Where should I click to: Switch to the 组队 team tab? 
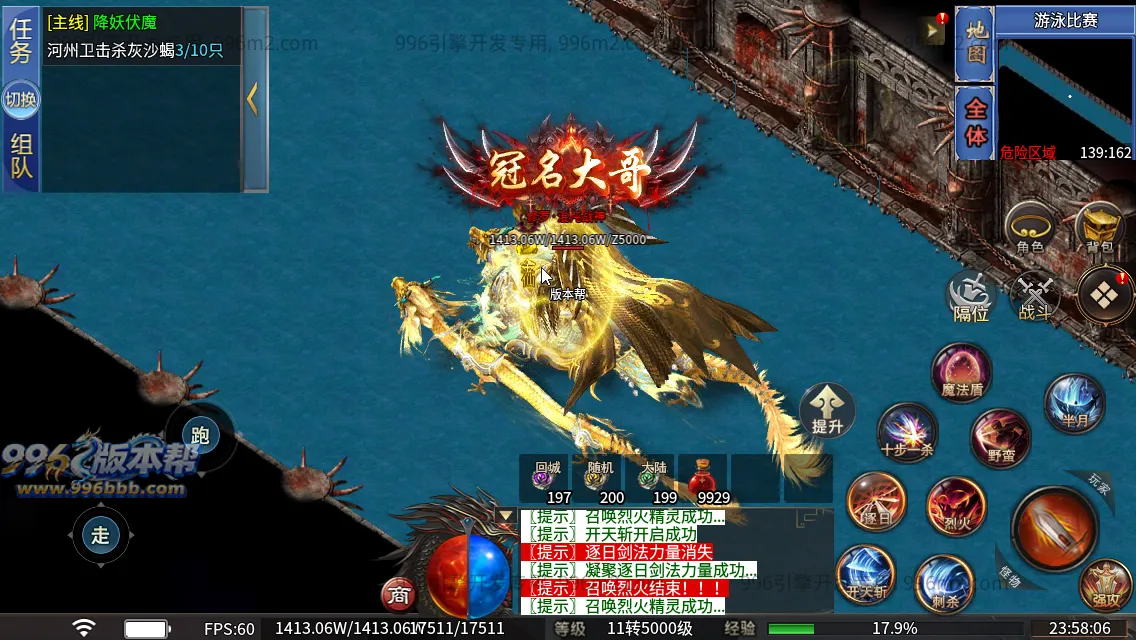point(21,156)
